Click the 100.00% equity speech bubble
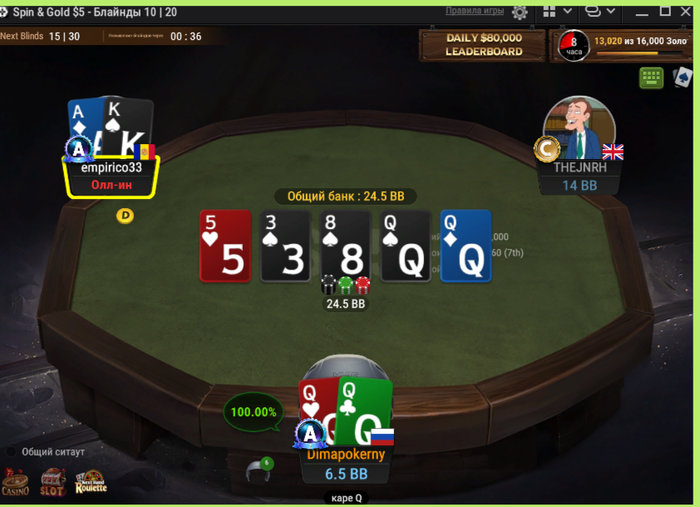 pyautogui.click(x=252, y=412)
